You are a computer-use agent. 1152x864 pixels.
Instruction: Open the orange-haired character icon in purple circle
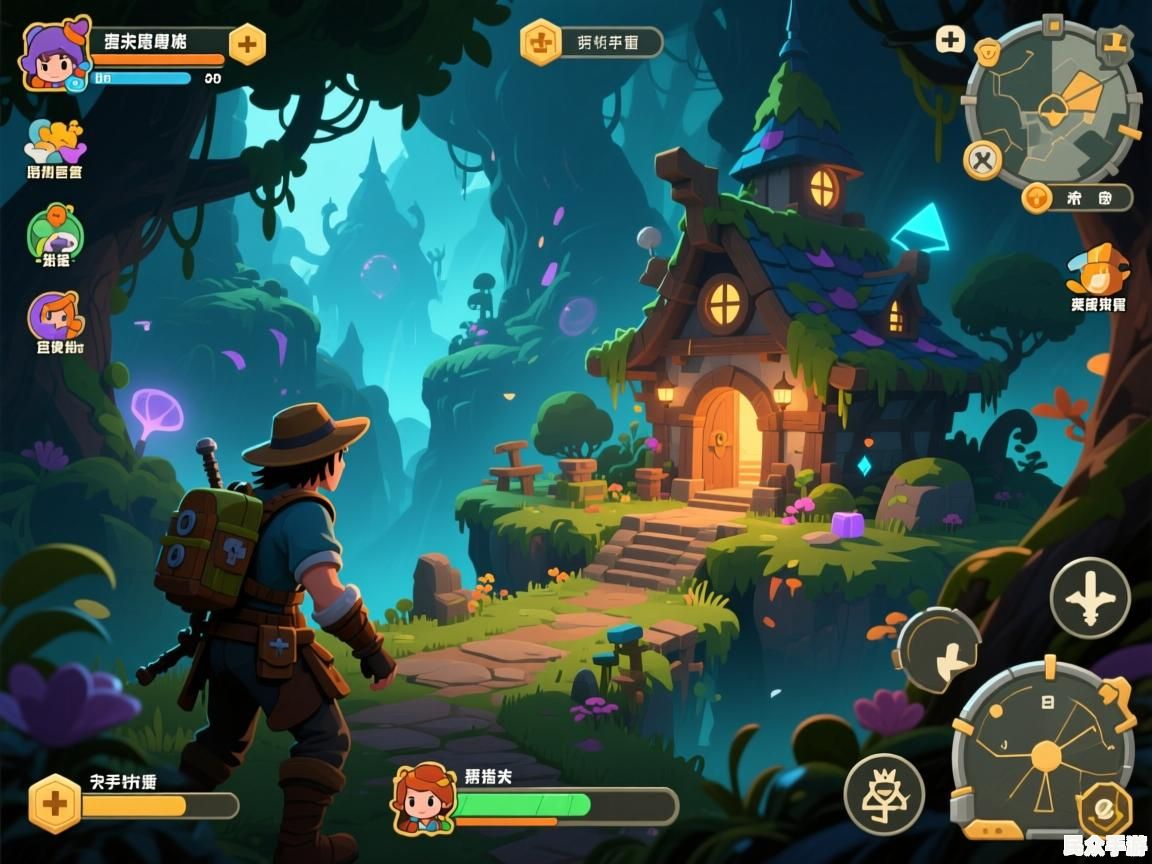pyautogui.click(x=56, y=317)
